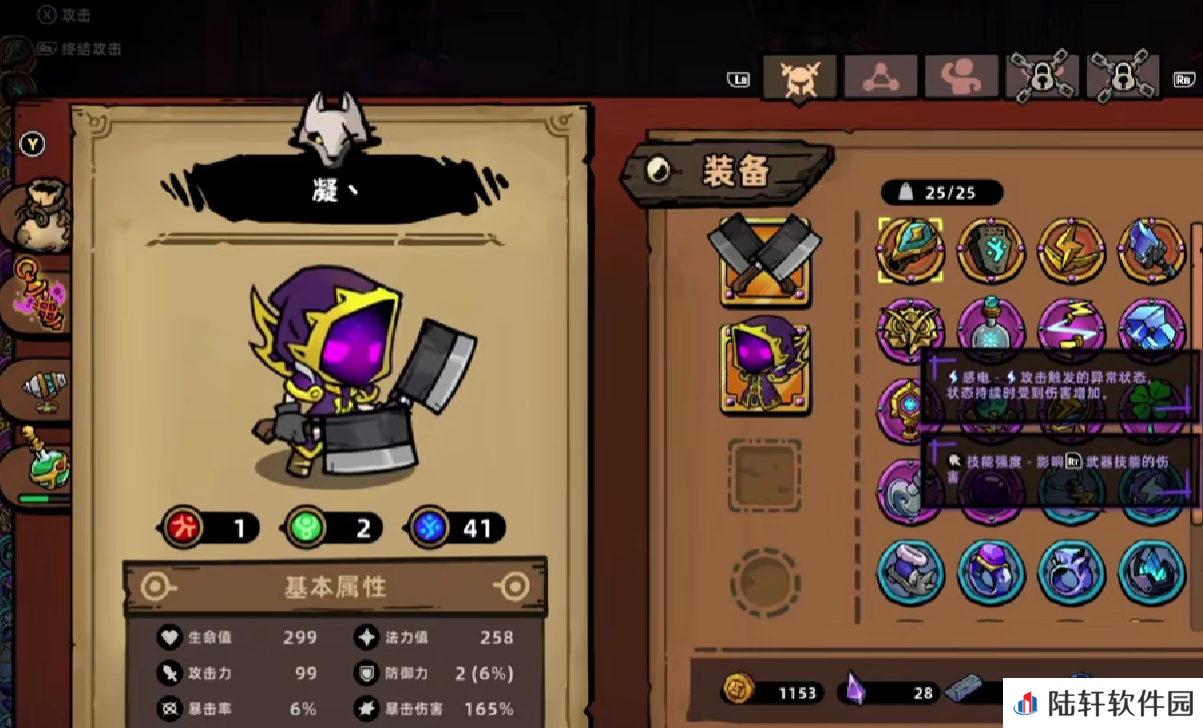This screenshot has height=728, width=1203.
Task: Switch to the flexing arm tab
Action: tap(961, 77)
